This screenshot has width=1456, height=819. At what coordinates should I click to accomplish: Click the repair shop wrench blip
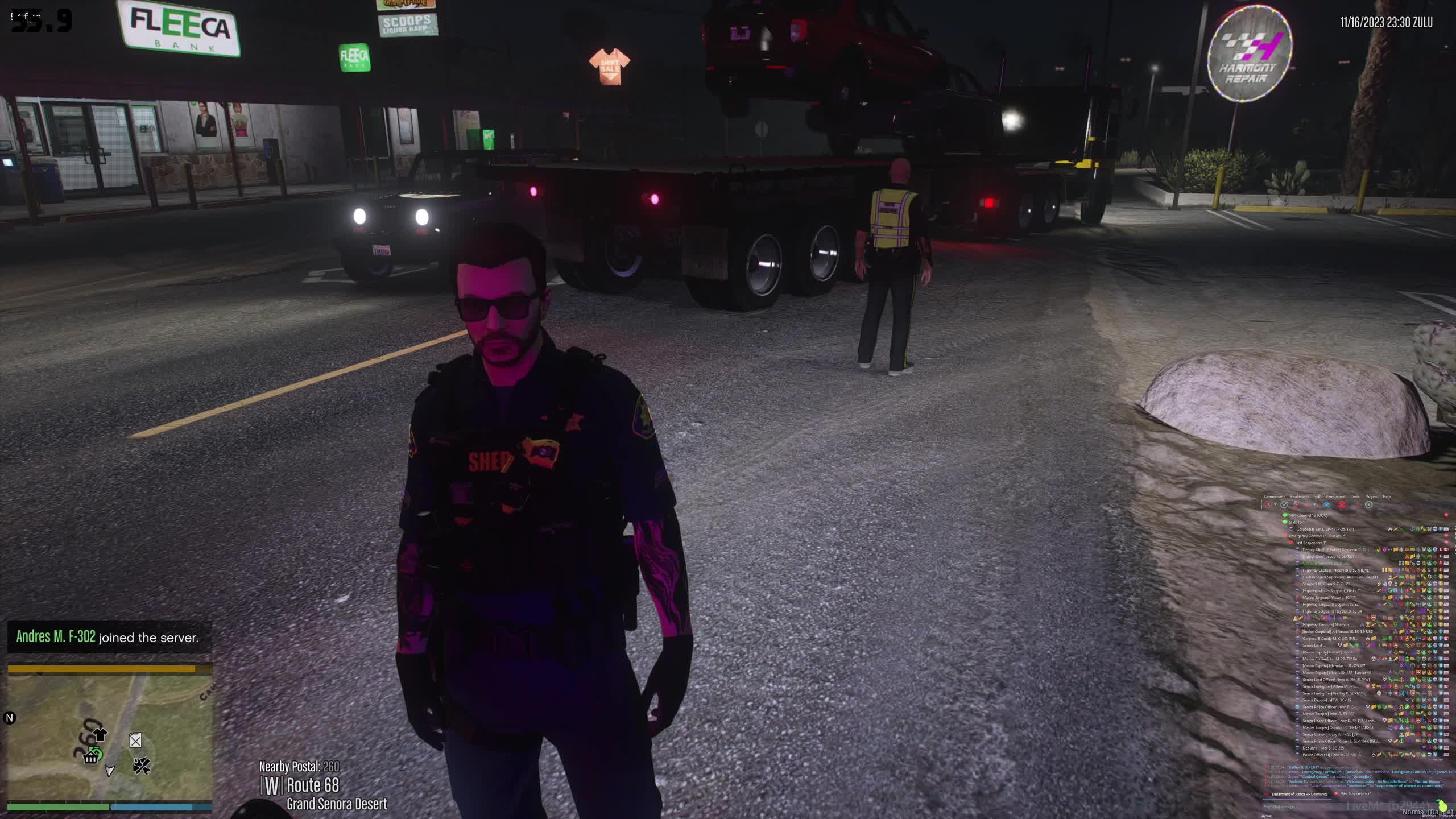click(x=141, y=767)
